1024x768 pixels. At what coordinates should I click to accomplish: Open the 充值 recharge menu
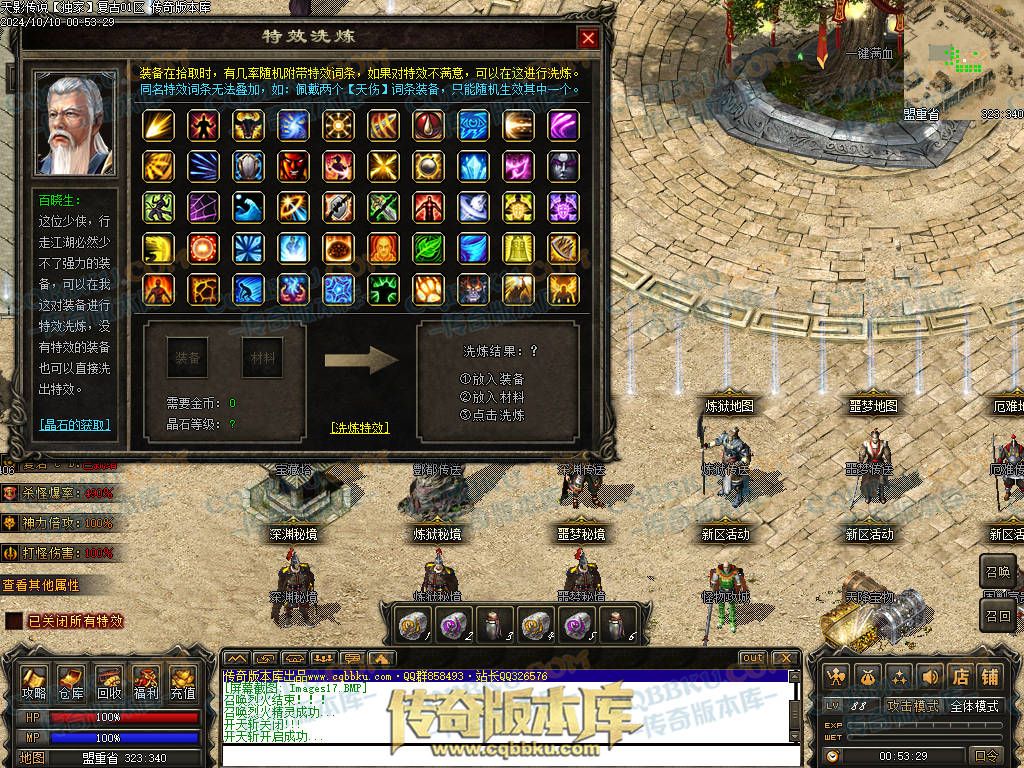point(183,682)
